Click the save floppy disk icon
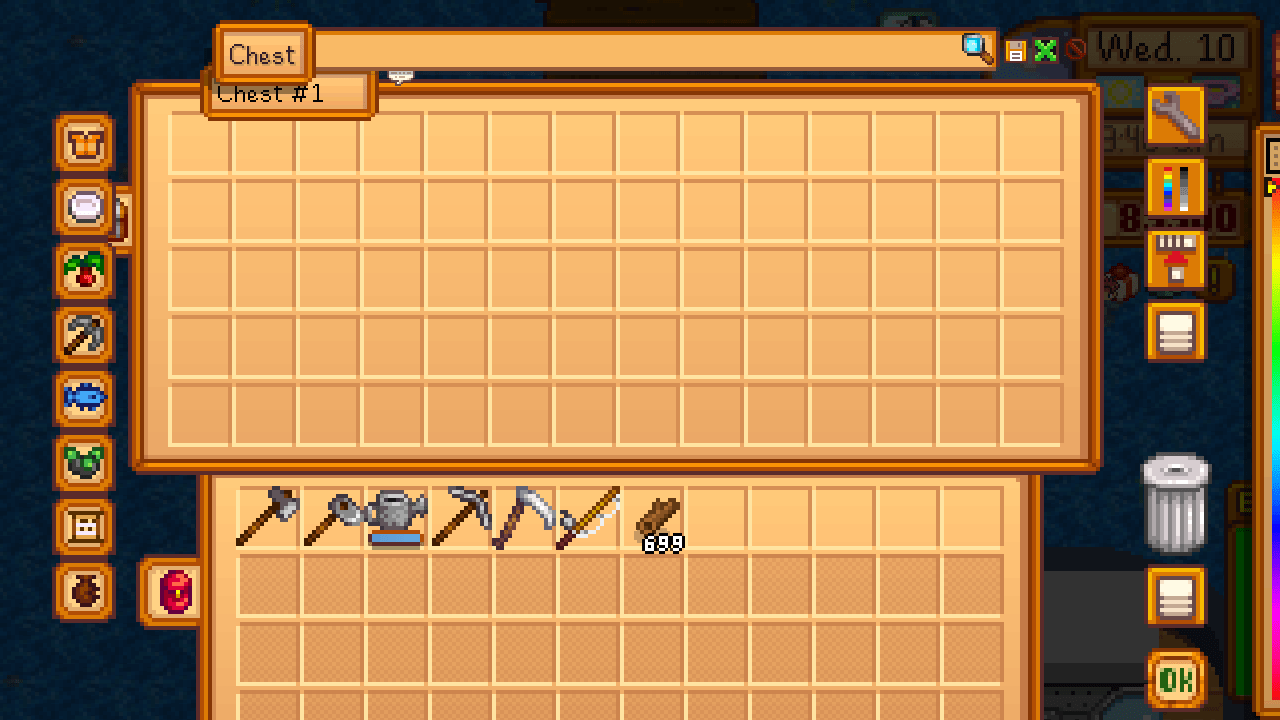Screen dimensions: 1280x720 tap(1015, 50)
